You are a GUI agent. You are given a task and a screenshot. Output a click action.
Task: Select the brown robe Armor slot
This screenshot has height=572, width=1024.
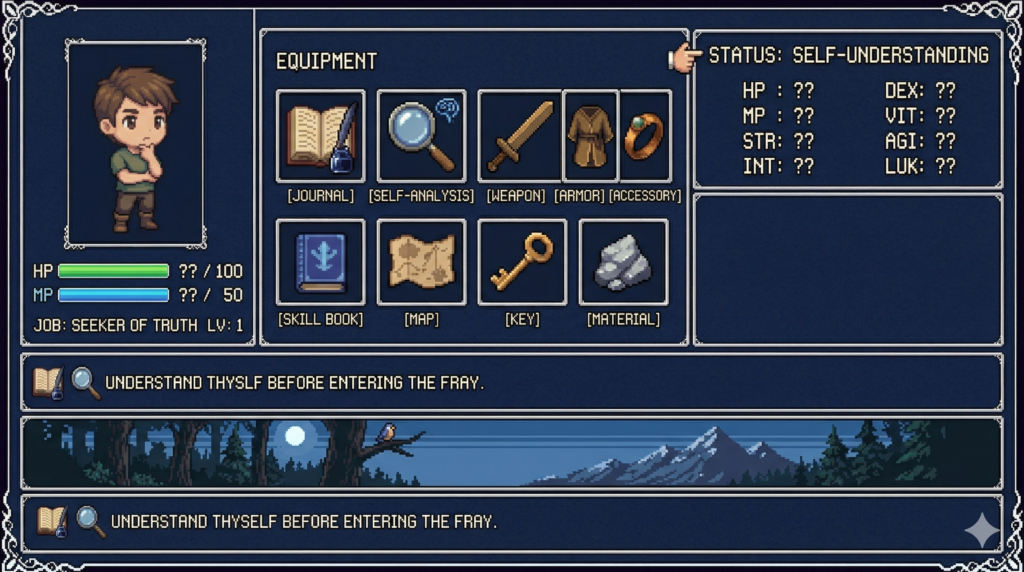coord(590,136)
